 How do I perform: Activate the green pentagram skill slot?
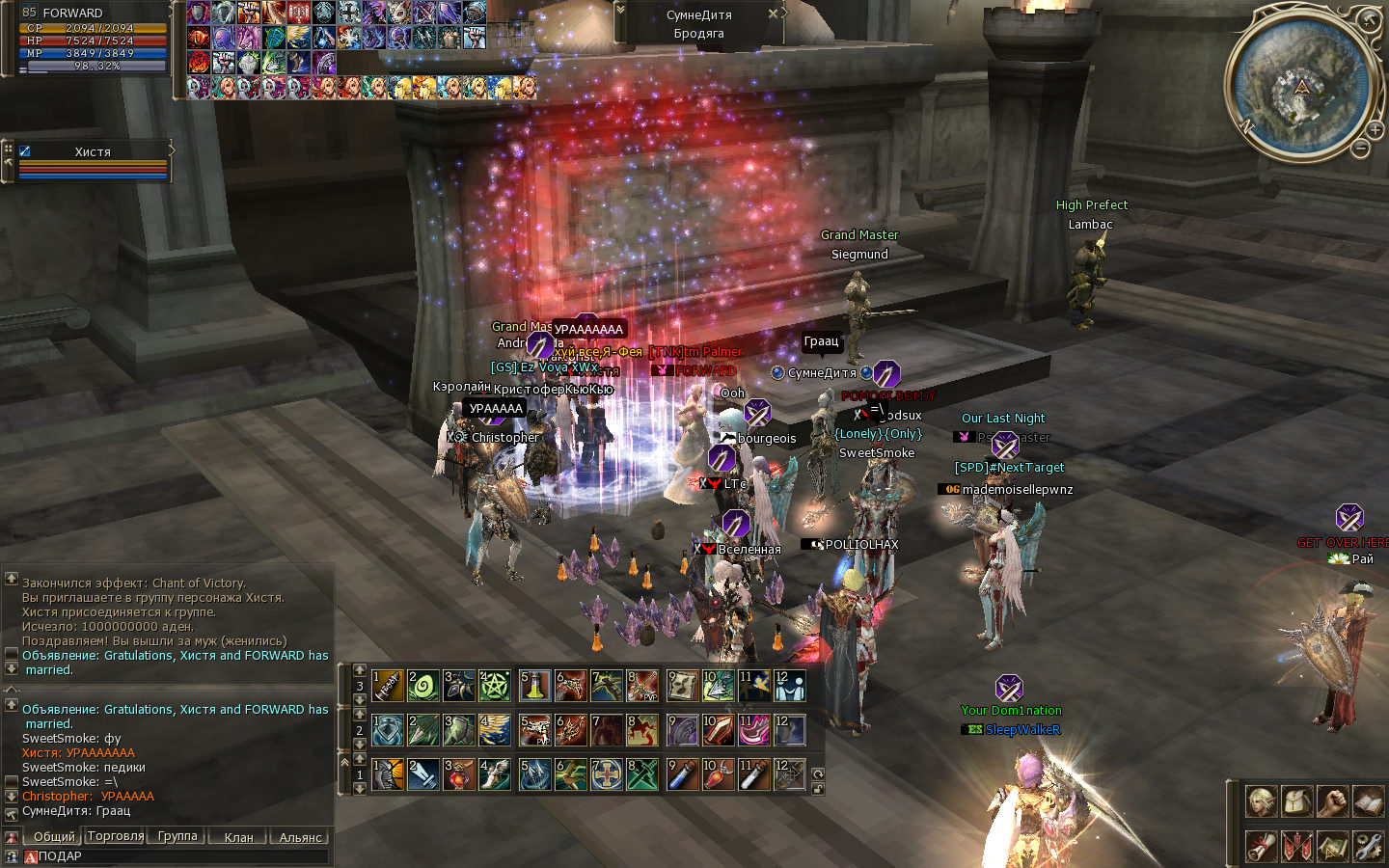point(494,686)
